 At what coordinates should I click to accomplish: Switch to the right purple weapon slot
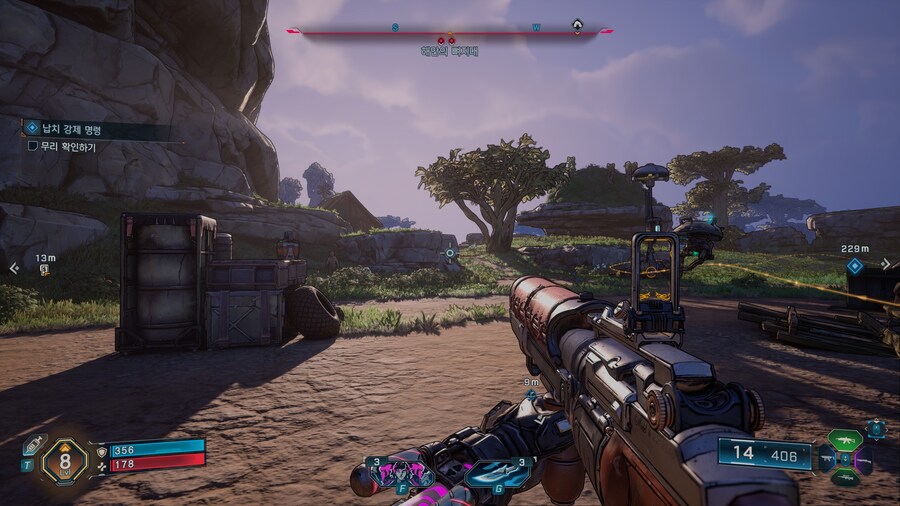(864, 459)
